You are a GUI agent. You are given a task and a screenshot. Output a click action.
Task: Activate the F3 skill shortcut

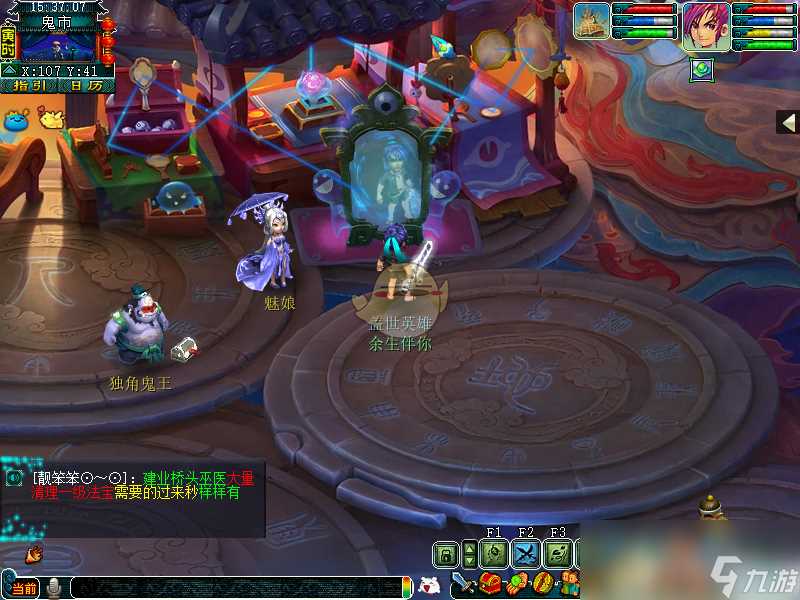point(559,554)
